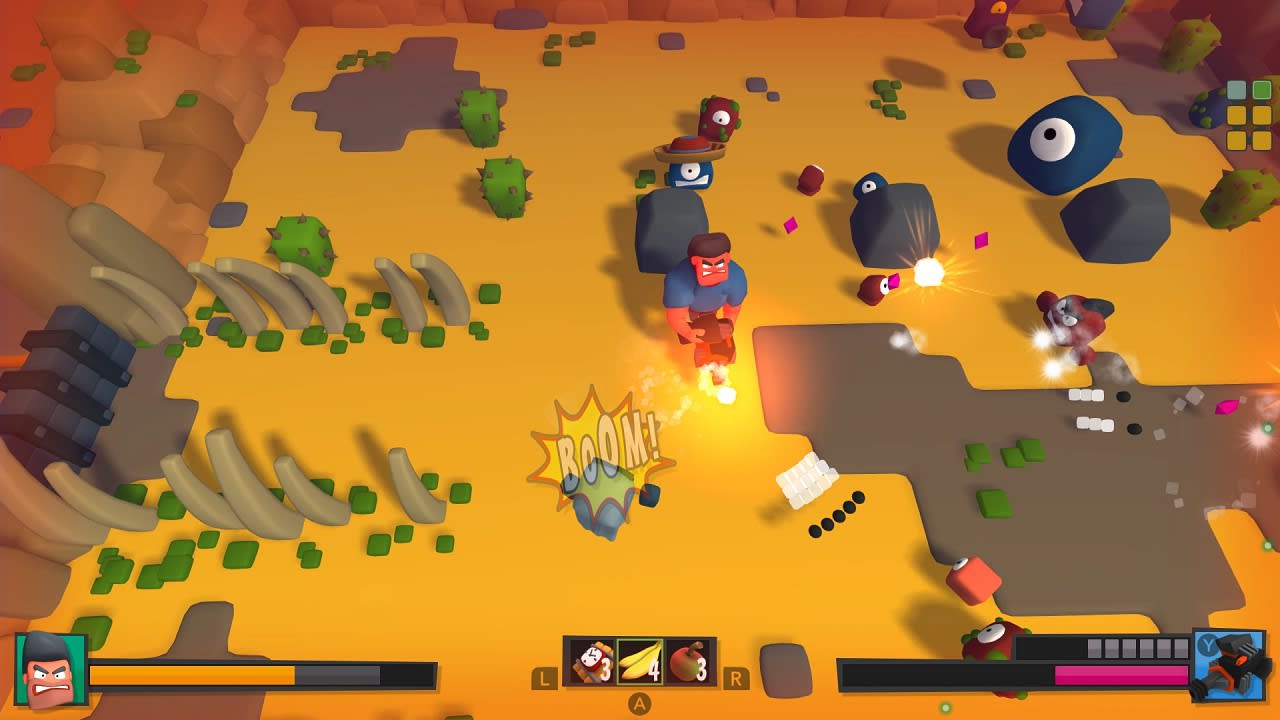
Task: Select the time bomb item slot
Action: (590, 662)
